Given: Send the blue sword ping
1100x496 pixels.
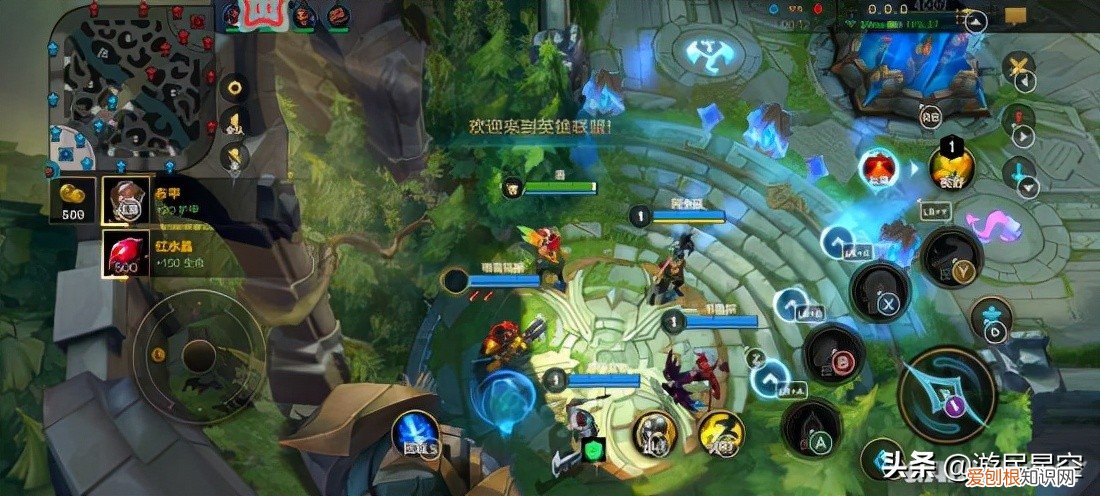Looking at the screenshot, I should tap(1020, 175).
